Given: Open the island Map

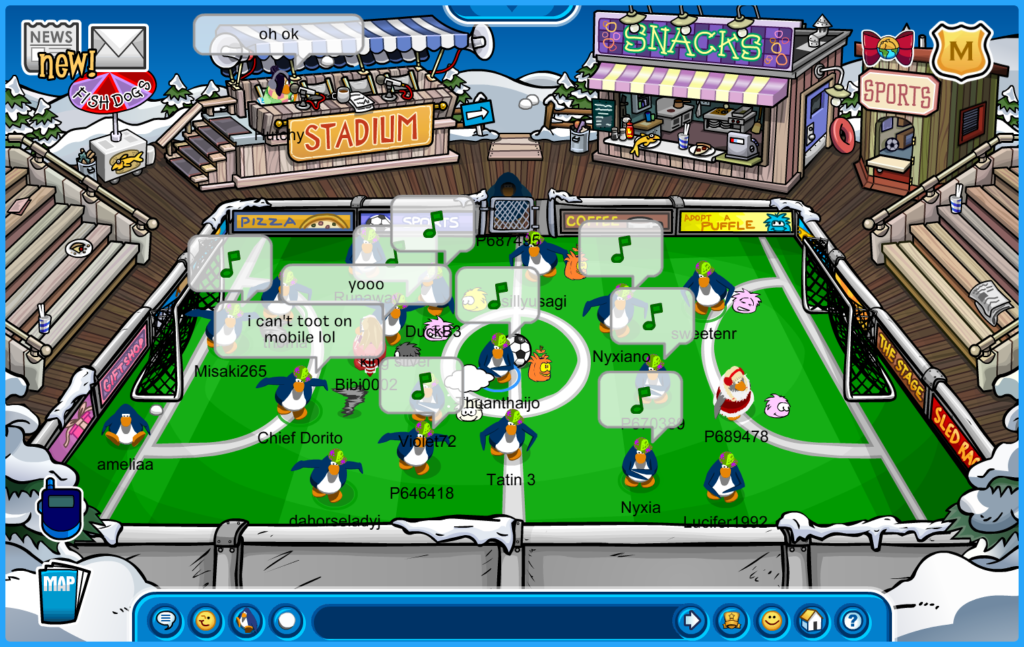Looking at the screenshot, I should click(63, 592).
